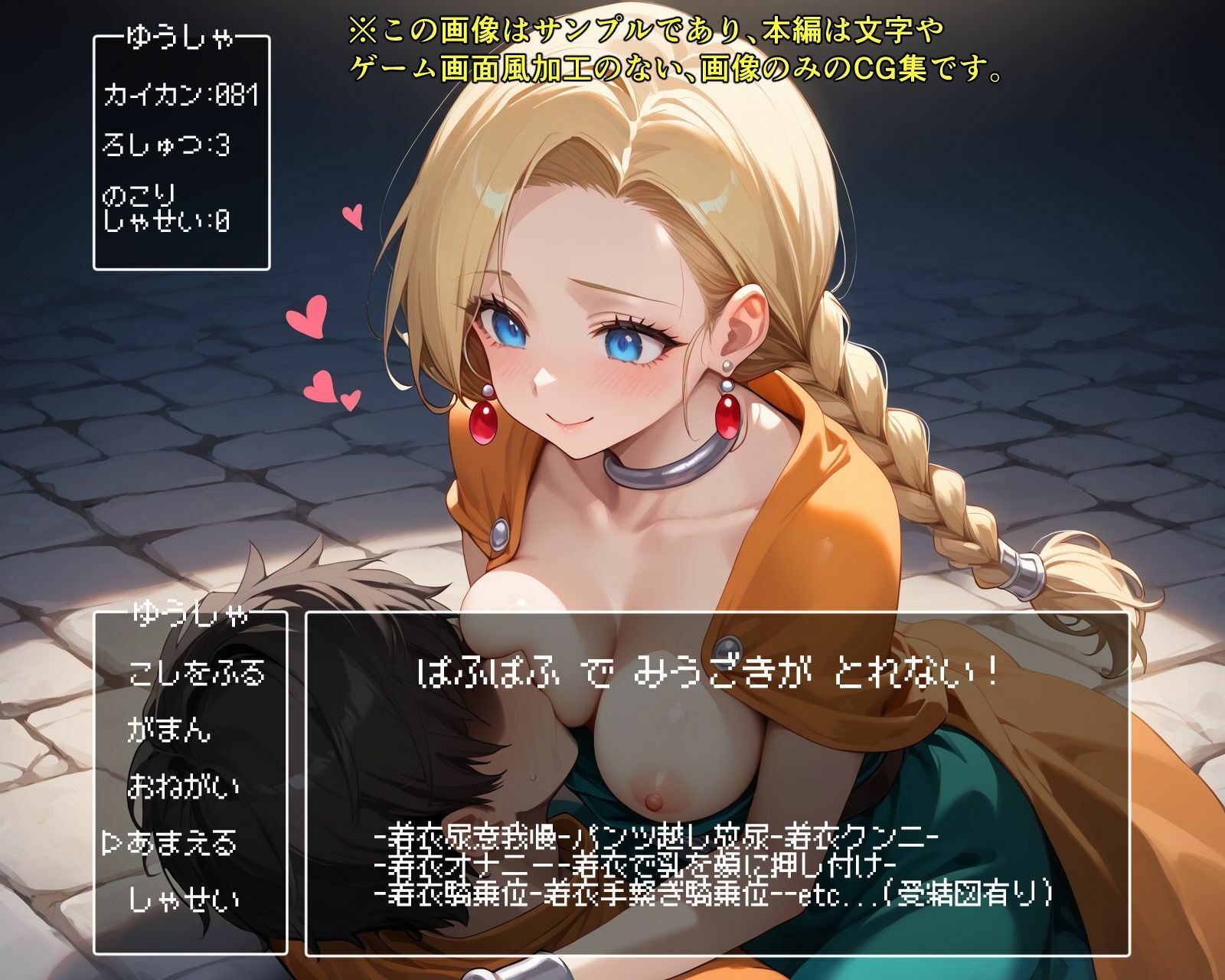Screen dimensions: 1225x980
Task: Click the topmost pink heart icon
Action: 352,218
